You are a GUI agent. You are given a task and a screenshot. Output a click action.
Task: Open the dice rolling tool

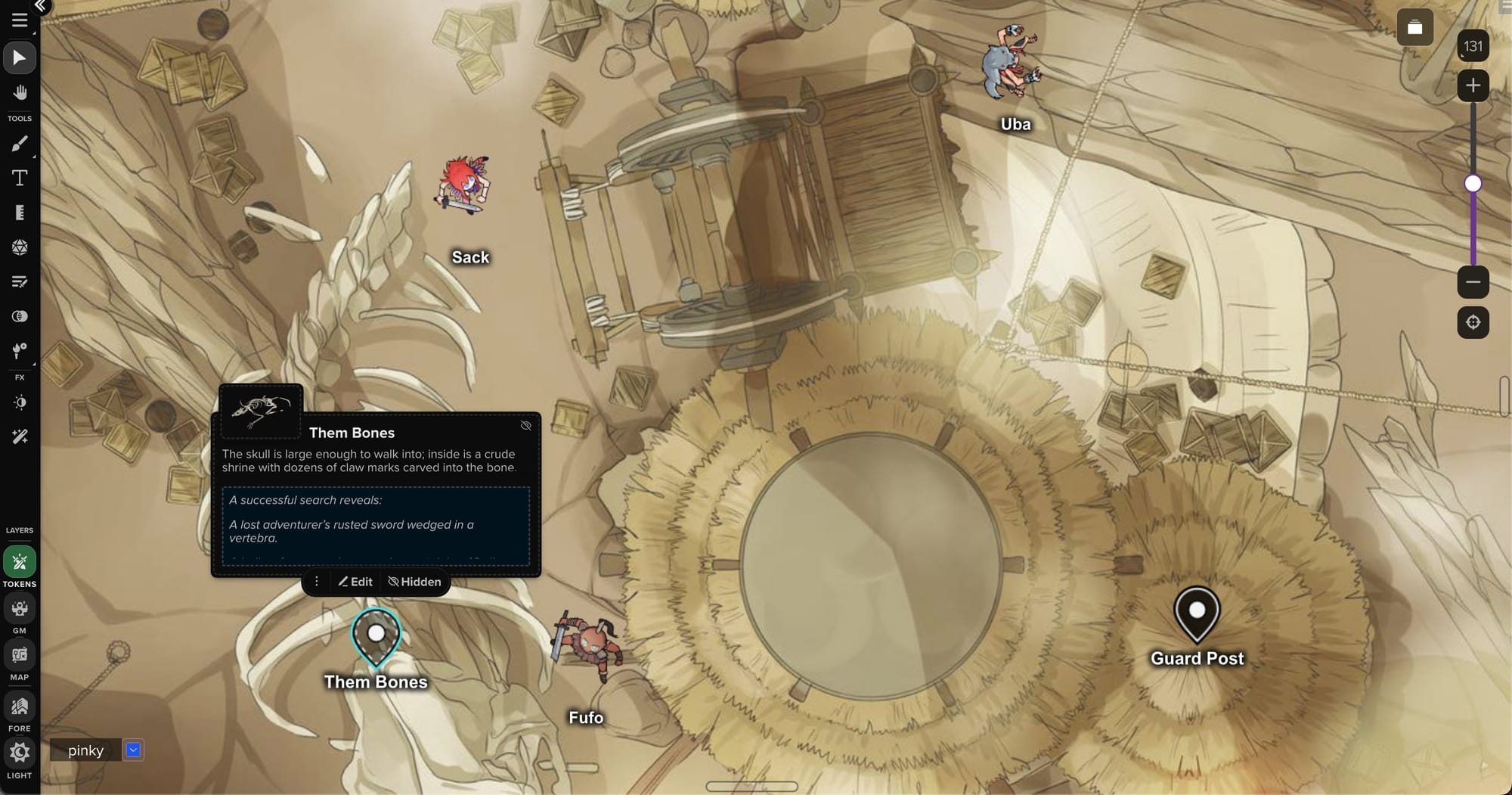pyautogui.click(x=20, y=247)
